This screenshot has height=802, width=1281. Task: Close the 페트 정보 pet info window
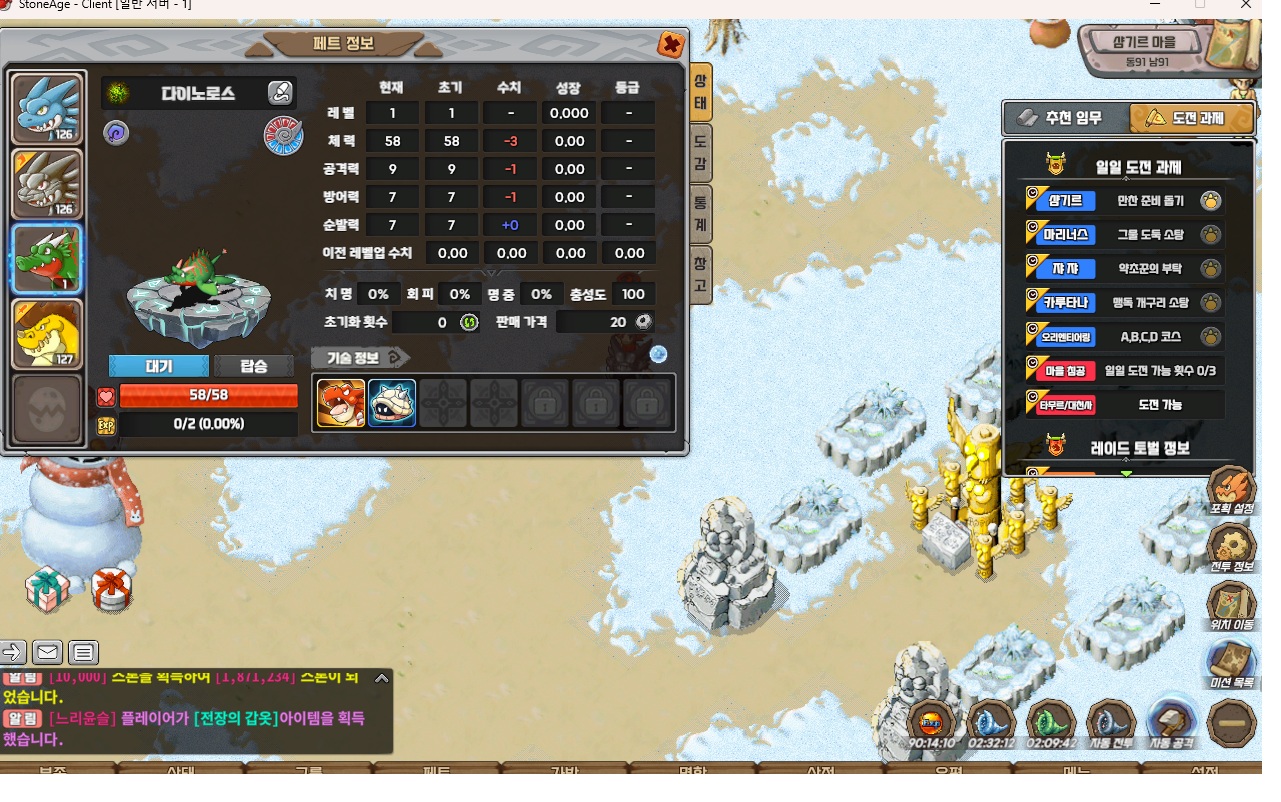click(x=670, y=45)
